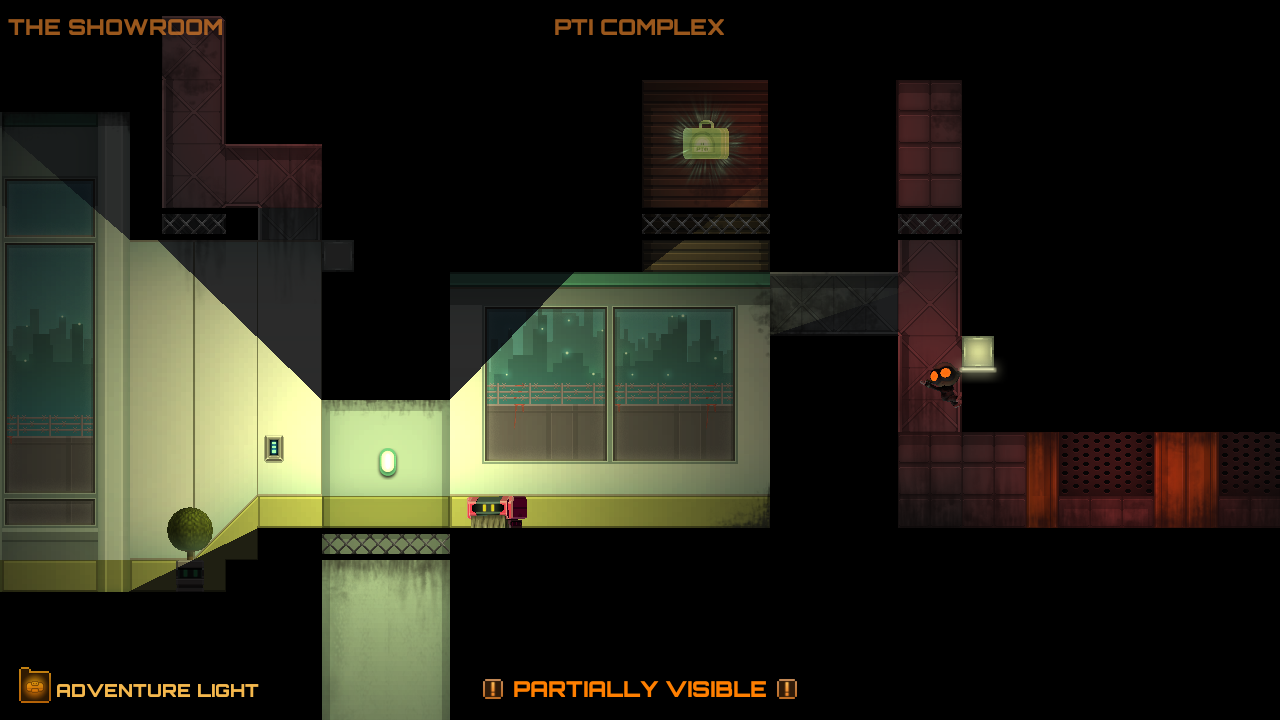Click the right exclamation warning icon

pos(789,689)
